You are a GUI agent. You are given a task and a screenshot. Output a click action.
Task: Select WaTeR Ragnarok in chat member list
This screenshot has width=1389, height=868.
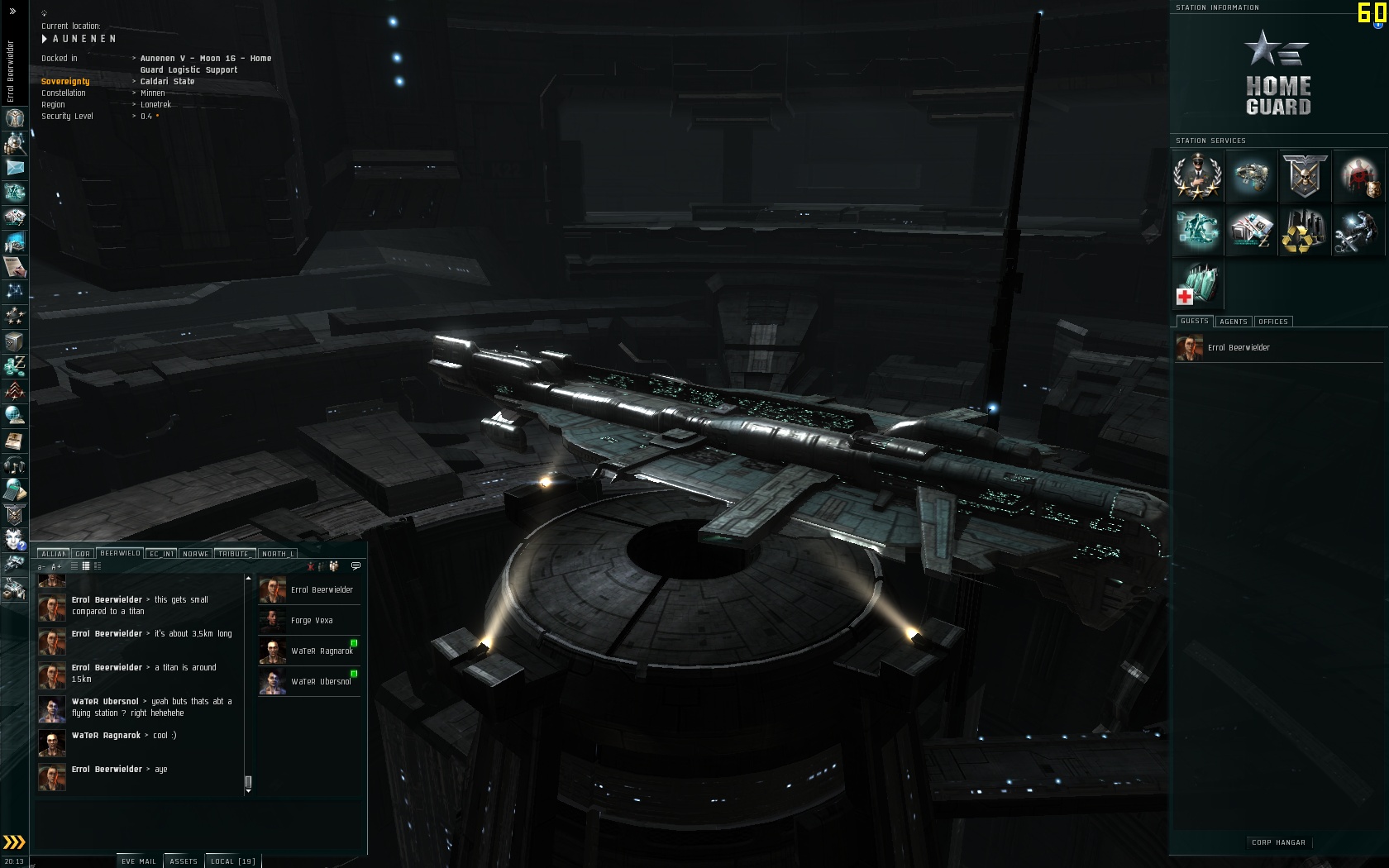322,651
